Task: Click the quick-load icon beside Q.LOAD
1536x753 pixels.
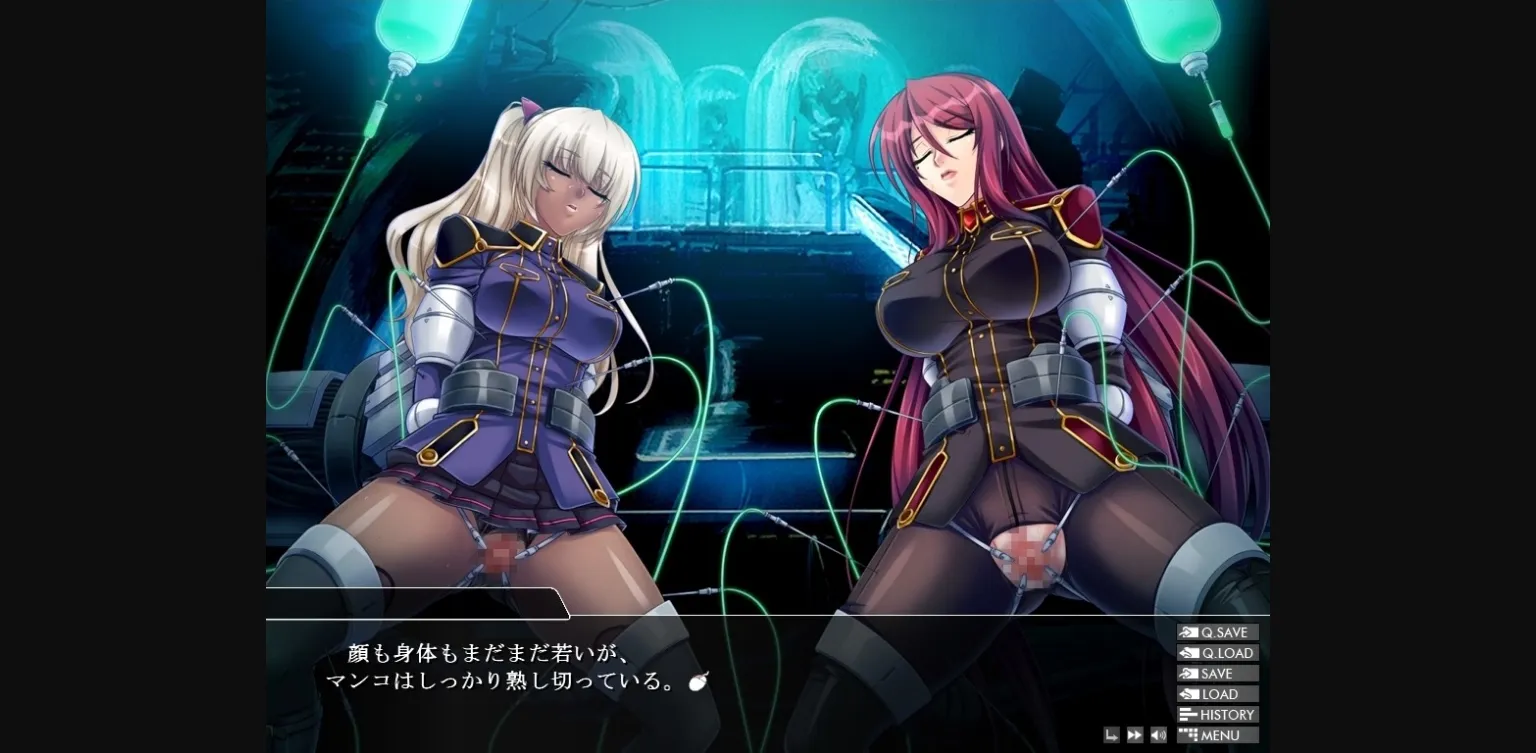Action: [x=1188, y=652]
